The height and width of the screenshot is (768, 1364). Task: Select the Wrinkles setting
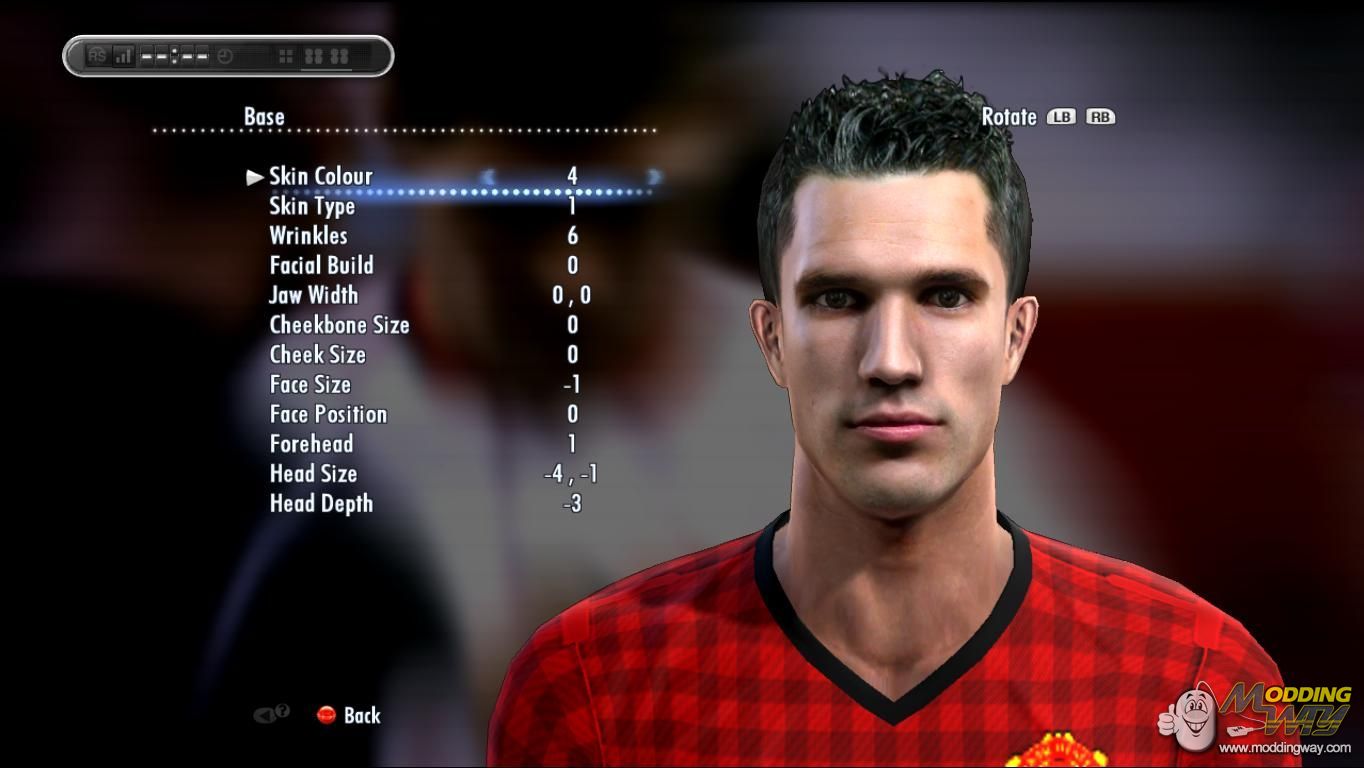pos(308,236)
